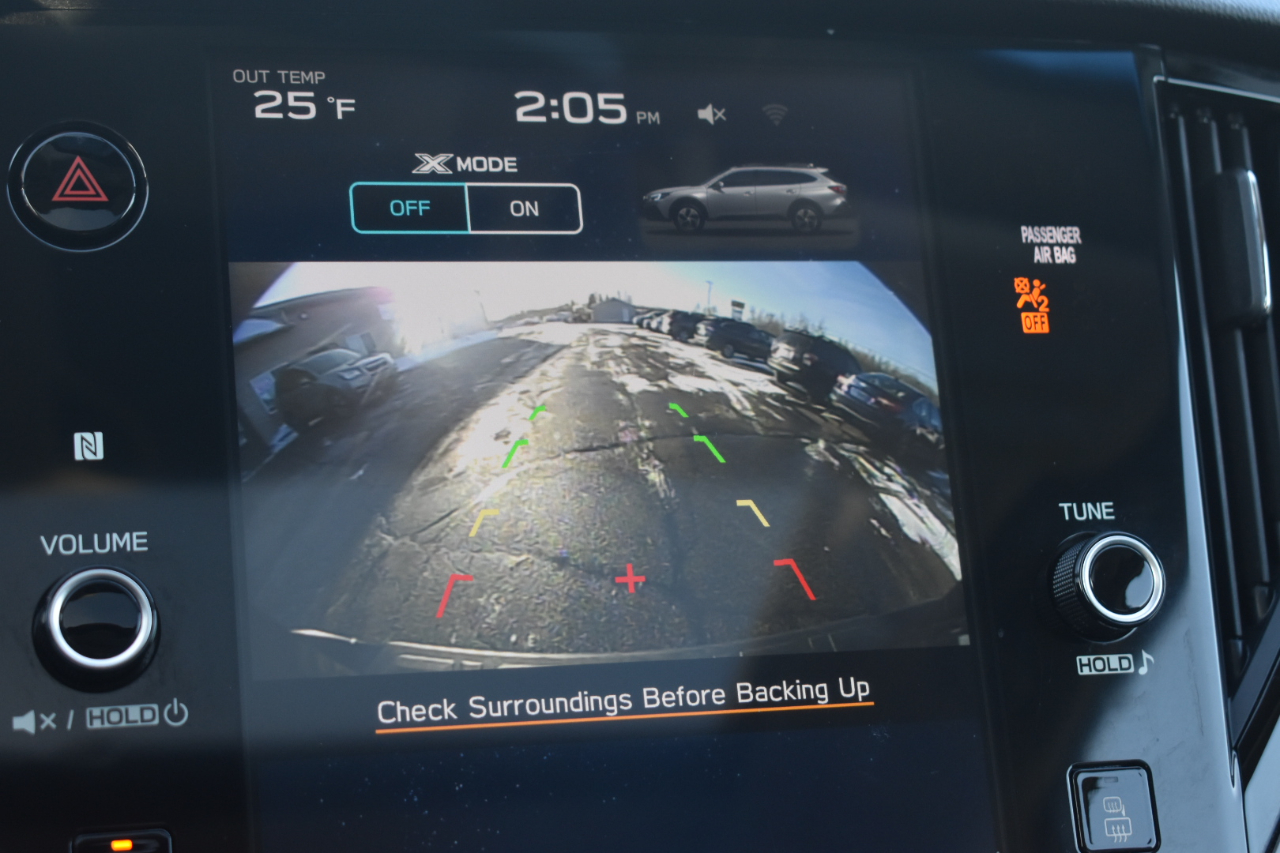
Task: Turn X-MODE on
Action: [524, 208]
